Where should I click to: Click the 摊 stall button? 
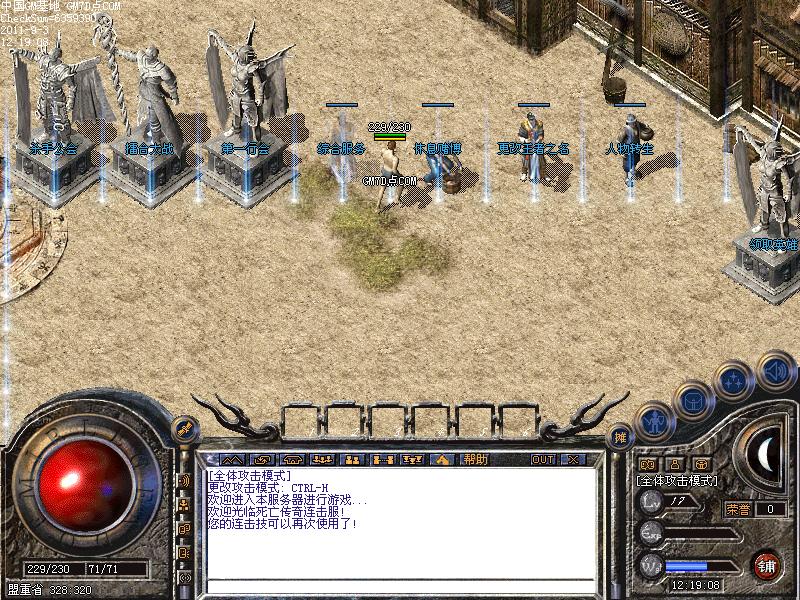tap(620, 437)
